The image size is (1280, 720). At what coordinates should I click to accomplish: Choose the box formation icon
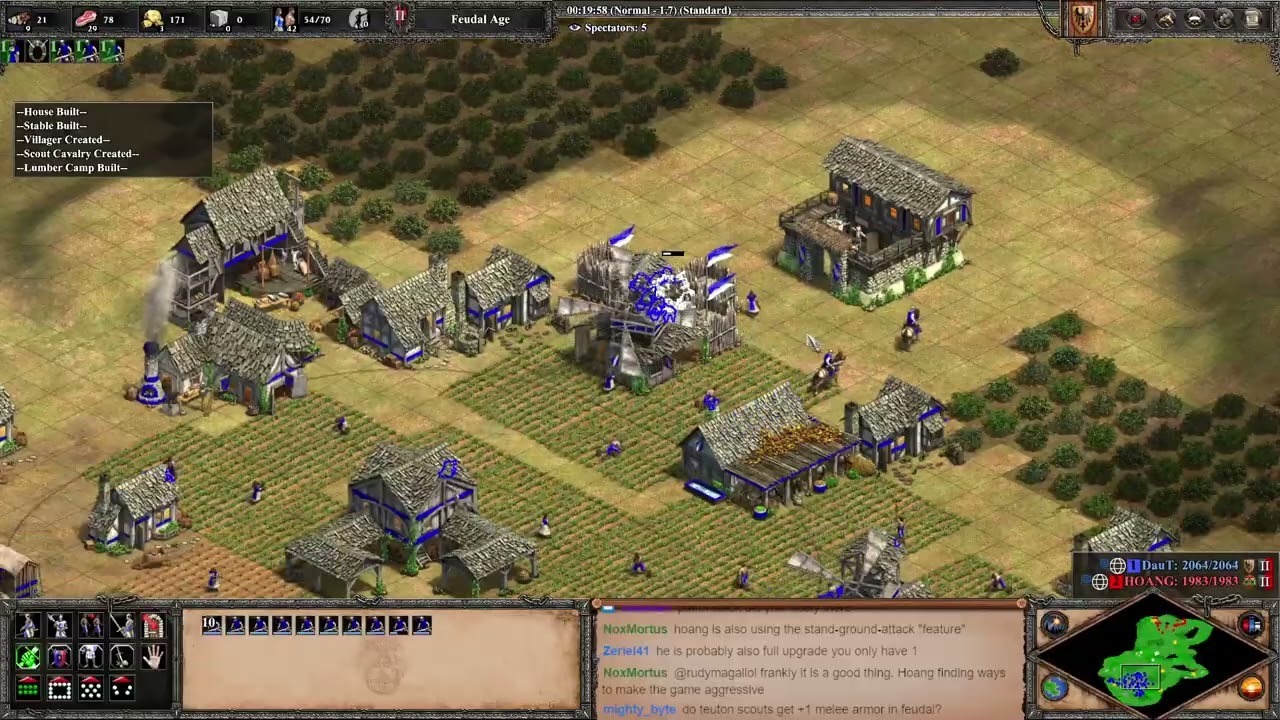point(59,688)
